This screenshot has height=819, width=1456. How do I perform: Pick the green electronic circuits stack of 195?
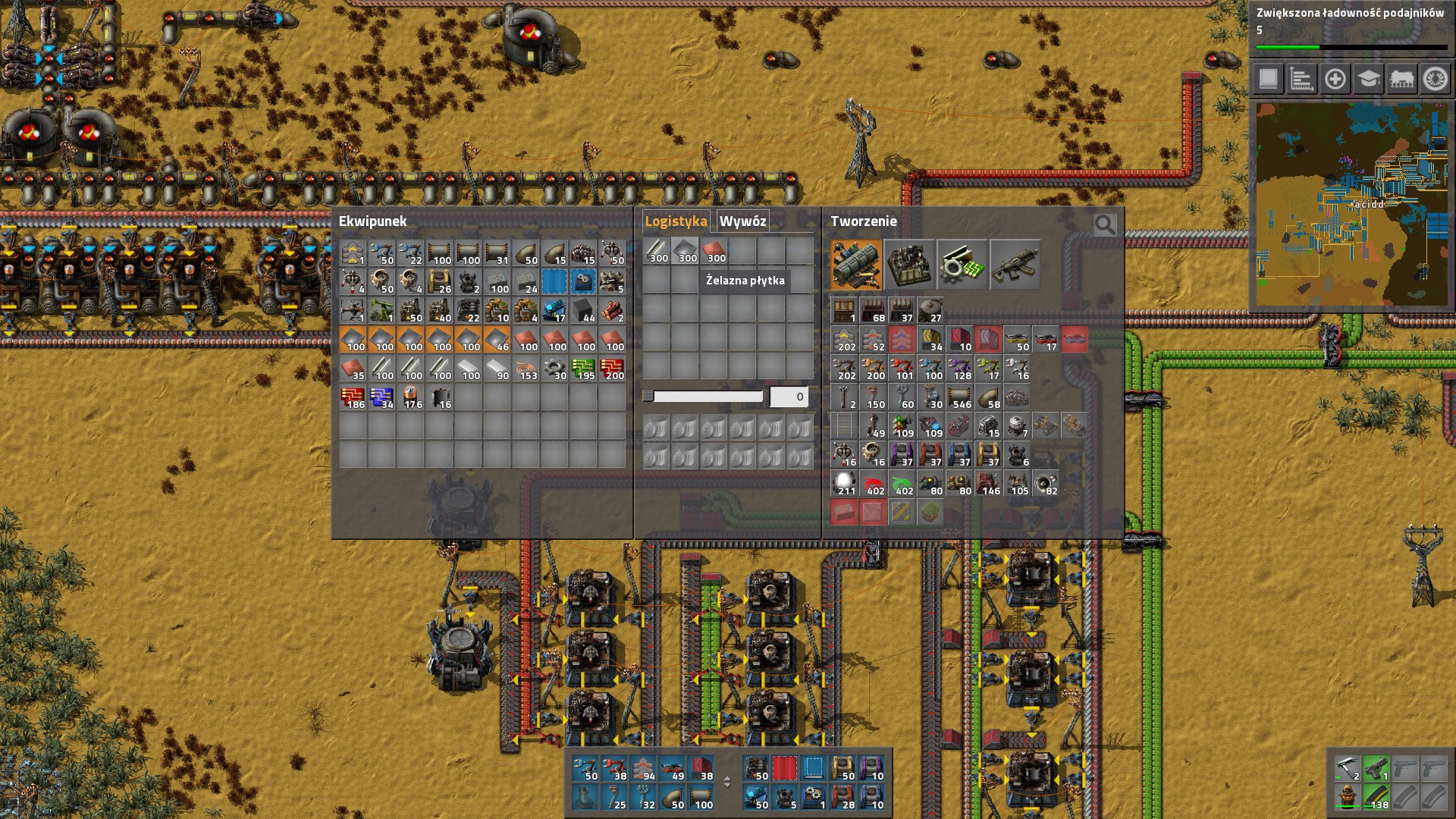pyautogui.click(x=583, y=369)
